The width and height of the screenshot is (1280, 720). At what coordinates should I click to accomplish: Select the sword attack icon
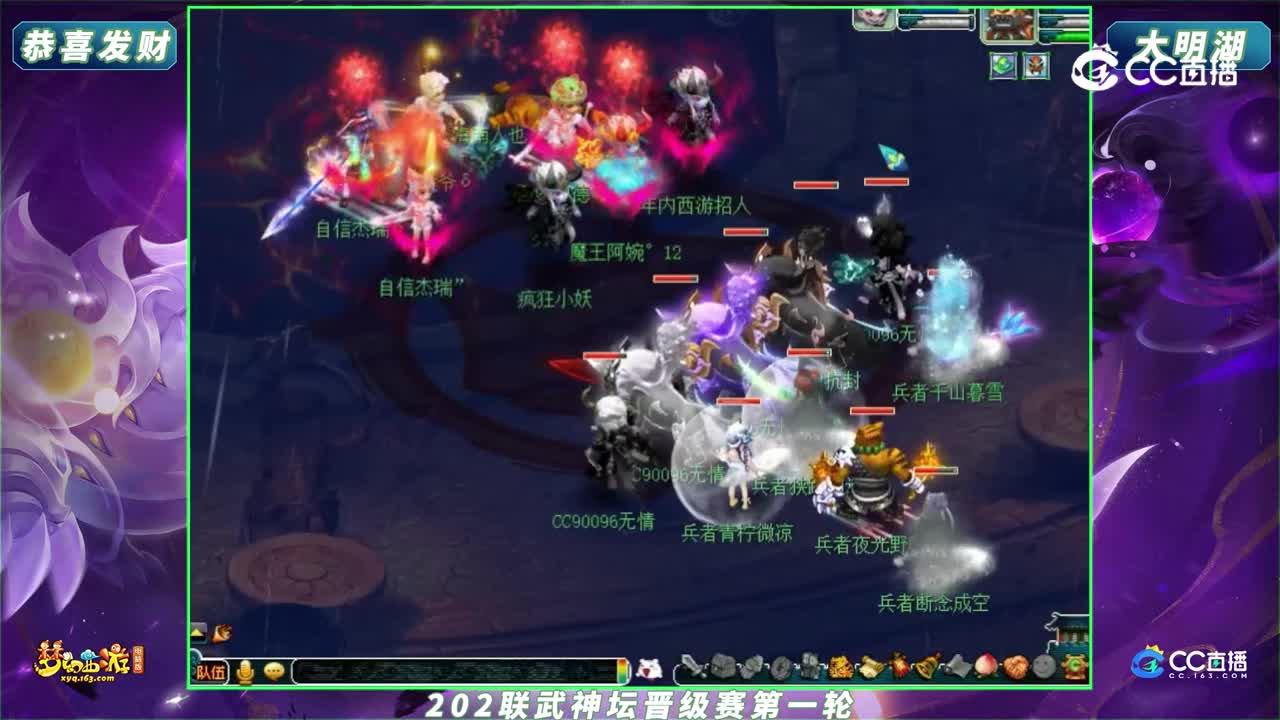(692, 666)
